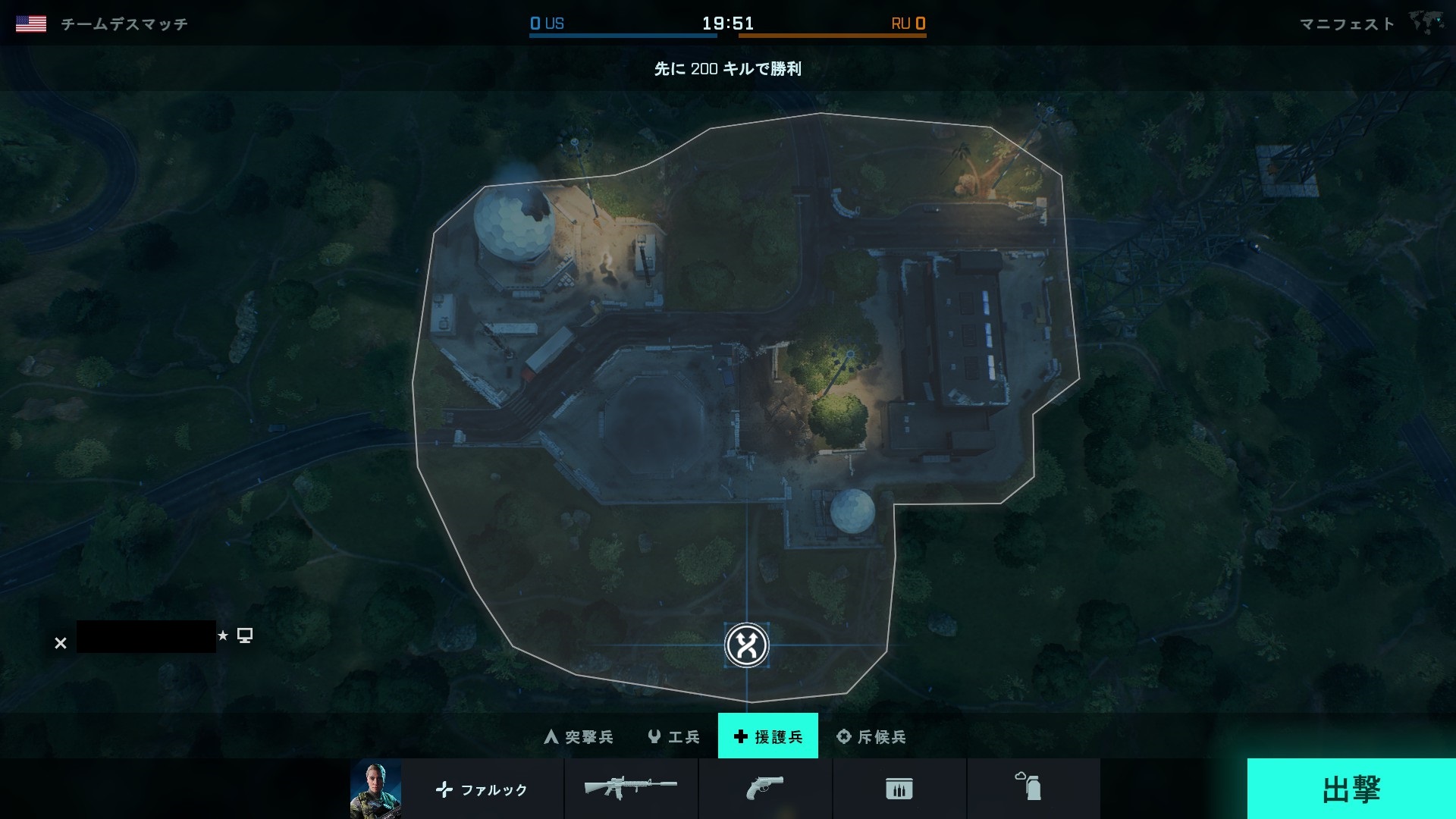This screenshot has height=819, width=1456.
Task: Select the ammo crate gadget slot
Action: point(899,789)
